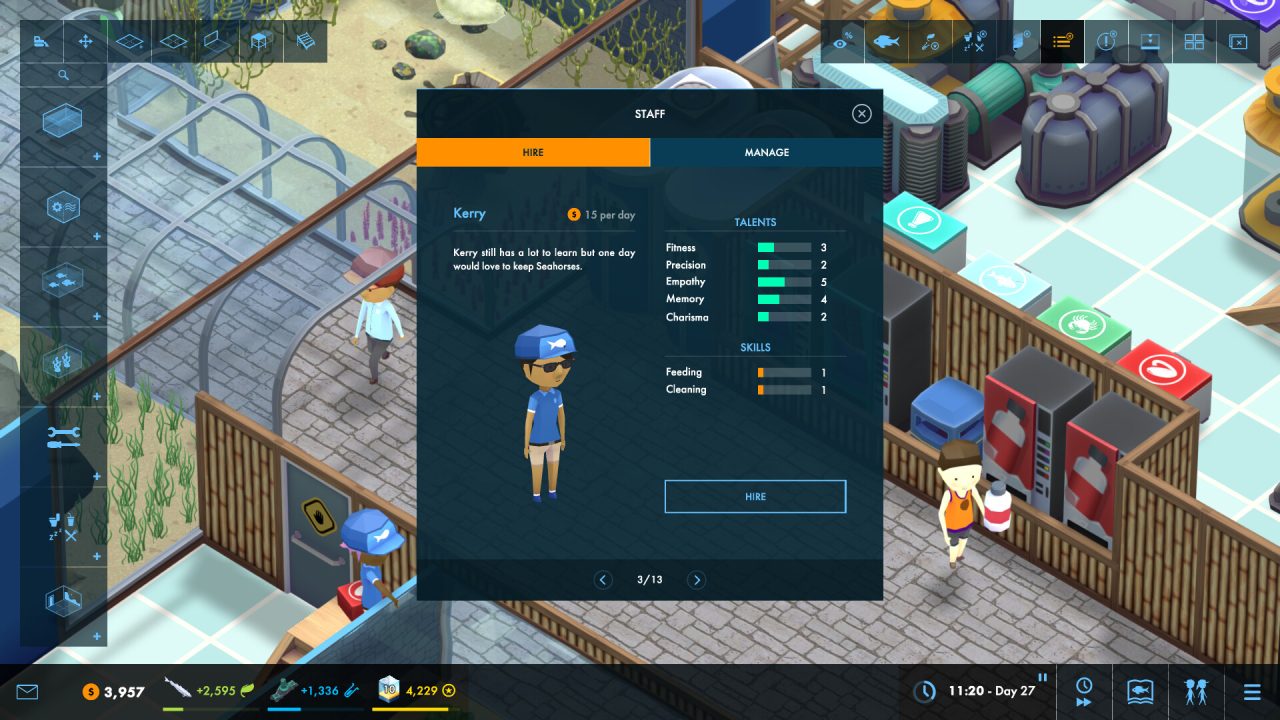This screenshot has width=1280, height=720.
Task: Show the next staff candidate
Action: pos(697,580)
